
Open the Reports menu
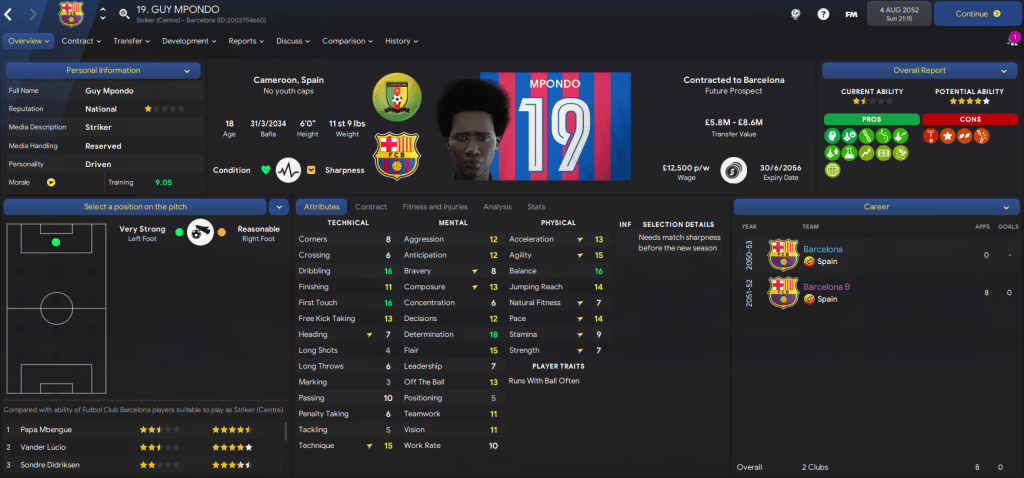(246, 41)
